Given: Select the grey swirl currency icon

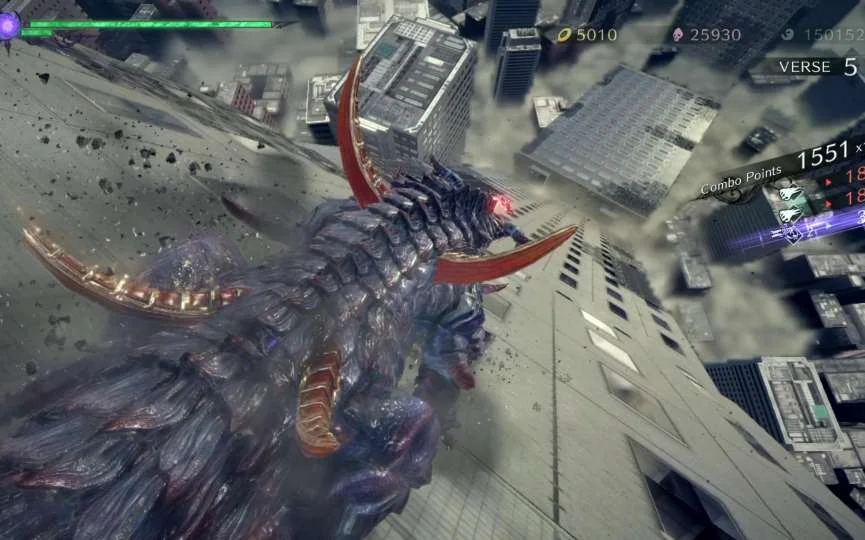Looking at the screenshot, I should (787, 35).
